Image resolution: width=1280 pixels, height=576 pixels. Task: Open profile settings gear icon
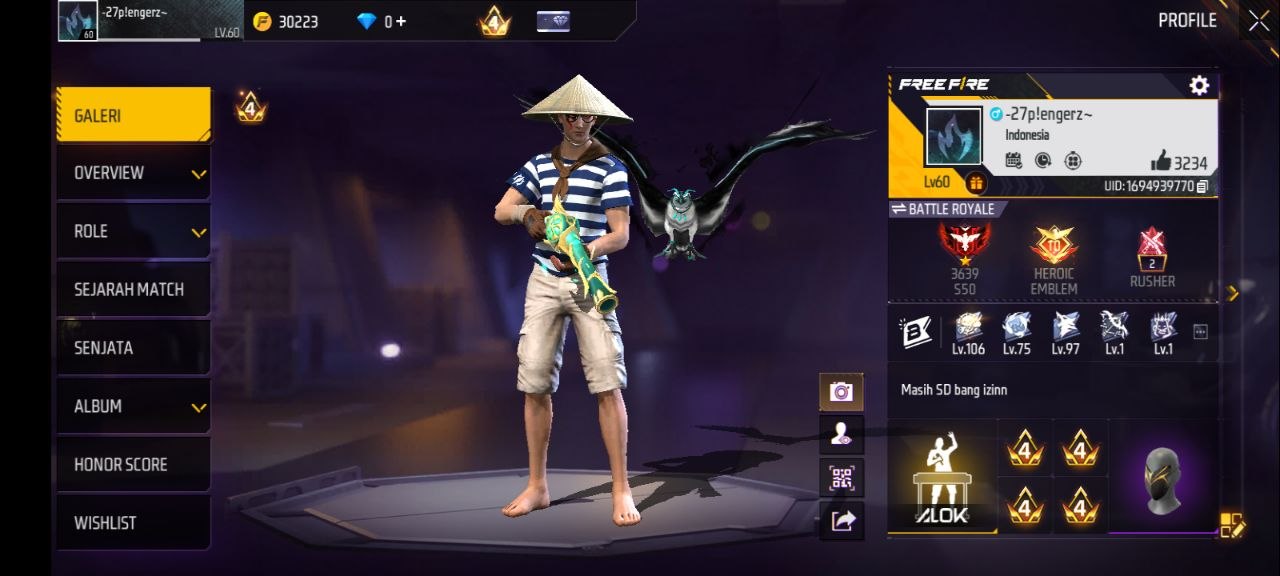pos(1199,86)
